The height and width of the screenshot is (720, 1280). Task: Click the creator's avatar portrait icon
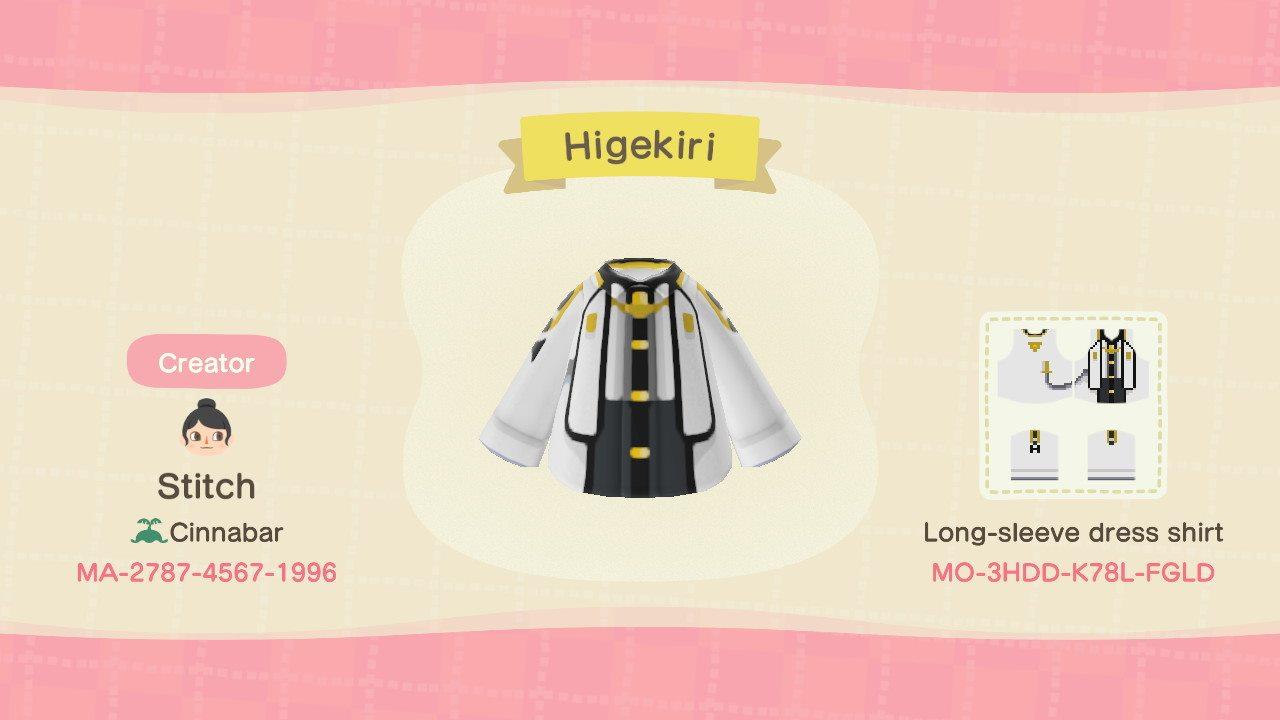tap(205, 430)
